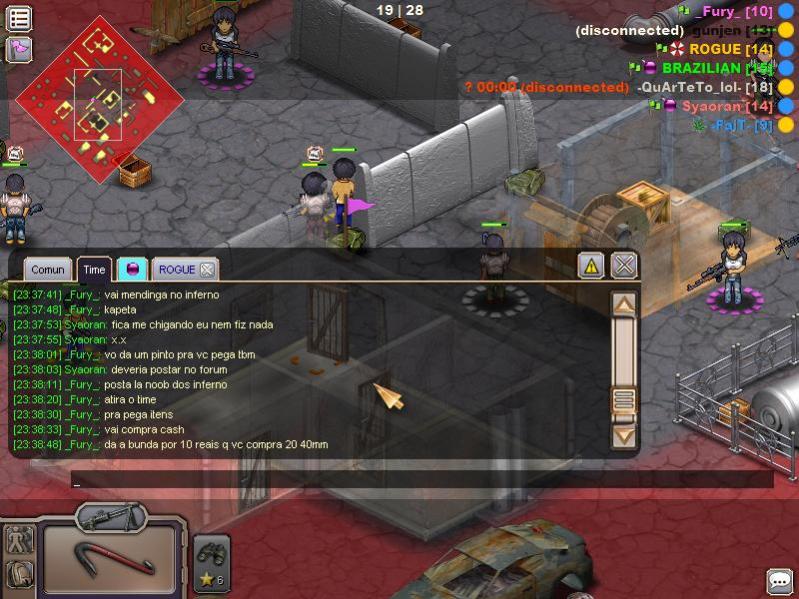Click the yellow warning report button
Image resolution: width=799 pixels, height=599 pixels.
591,266
